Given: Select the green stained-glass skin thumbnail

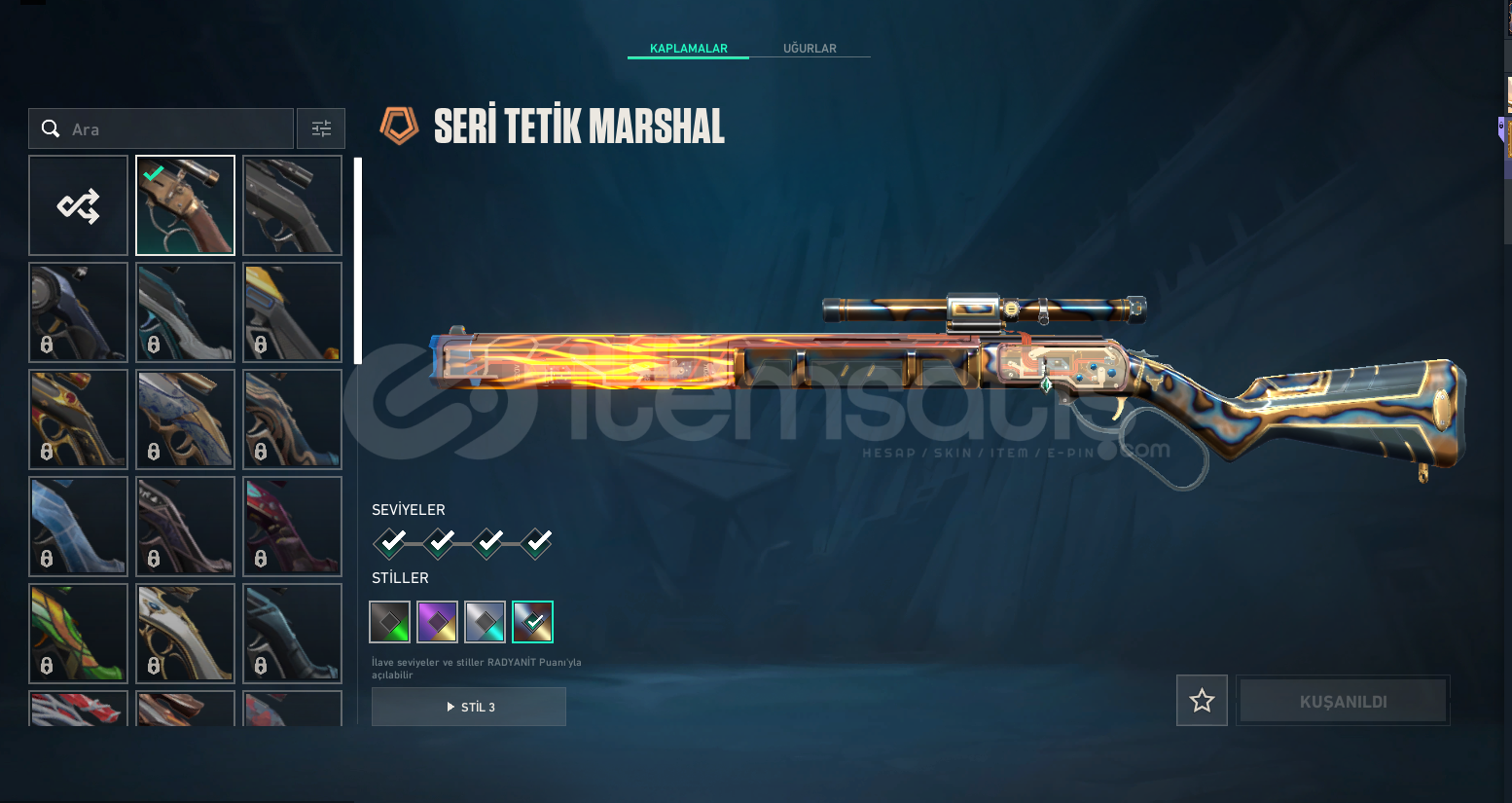Looking at the screenshot, I should (78, 633).
